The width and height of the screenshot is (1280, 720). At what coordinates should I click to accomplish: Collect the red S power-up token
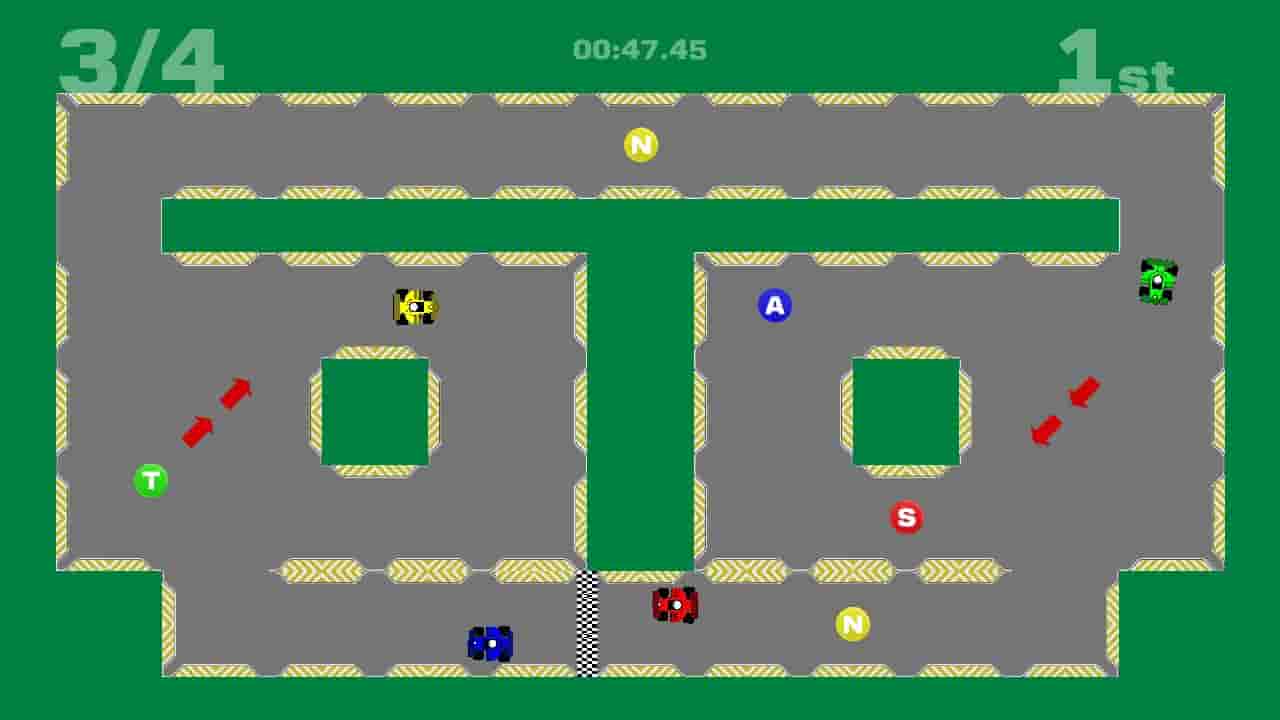tap(906, 517)
